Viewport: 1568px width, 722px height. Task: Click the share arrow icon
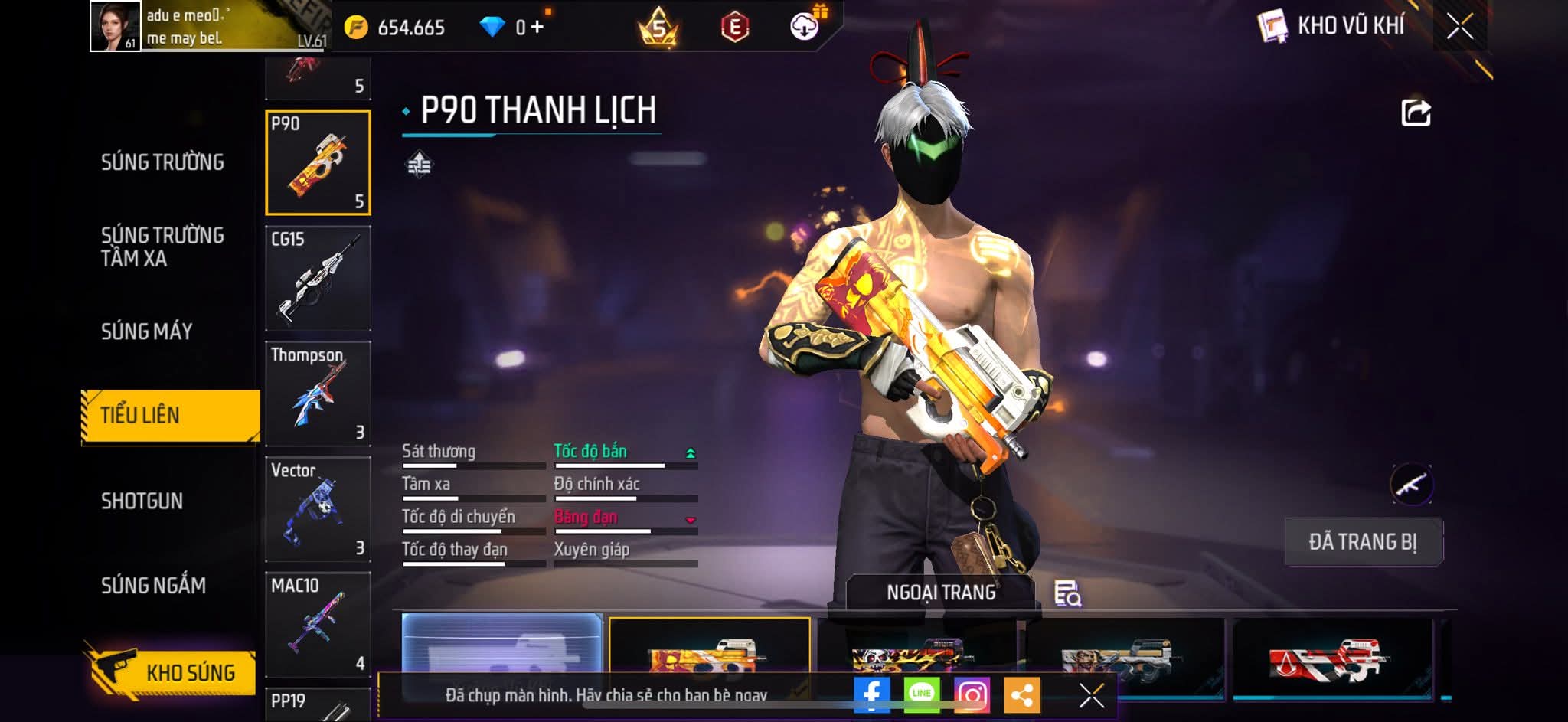1416,113
